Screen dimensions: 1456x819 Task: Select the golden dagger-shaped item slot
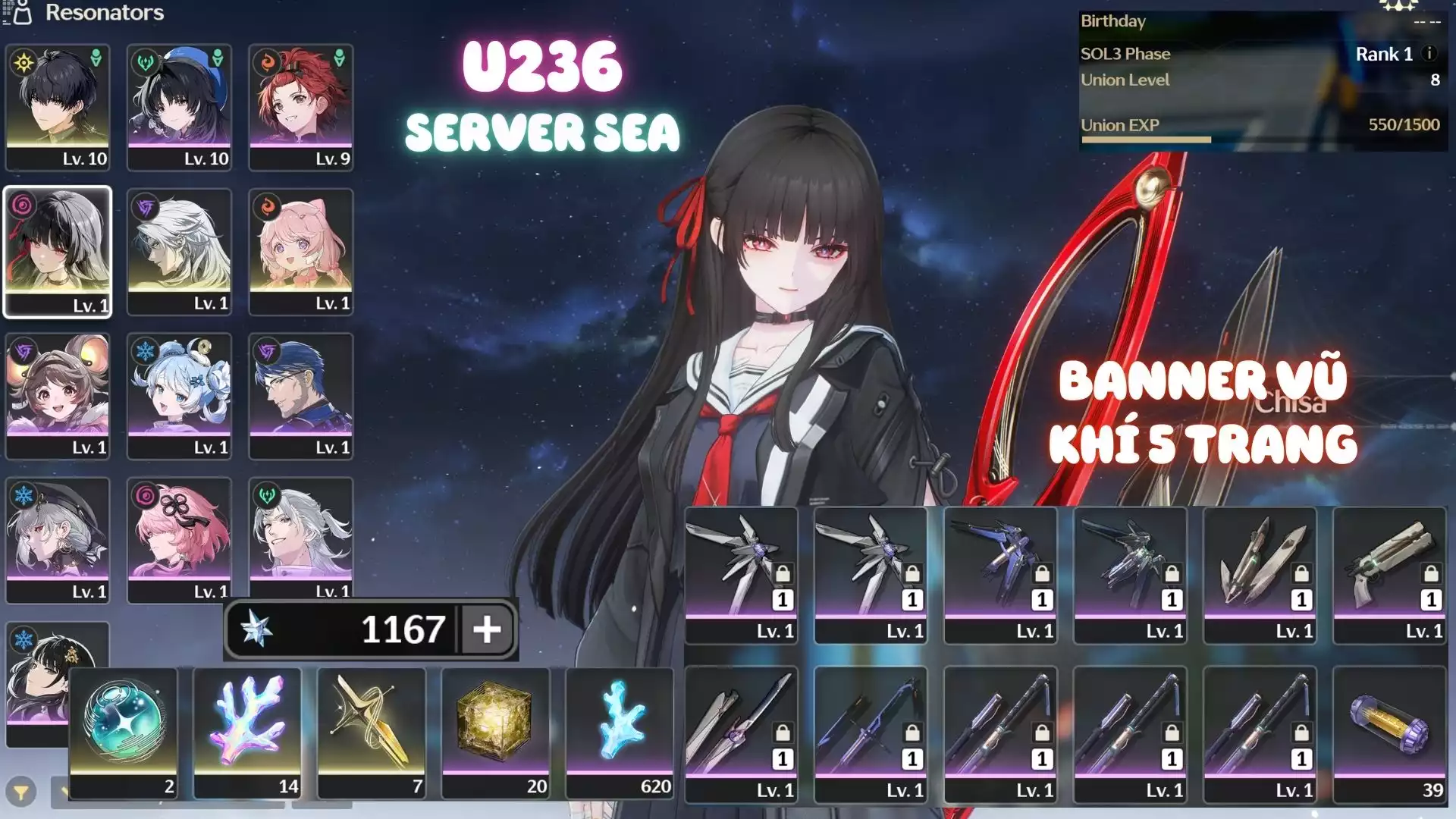click(372, 733)
